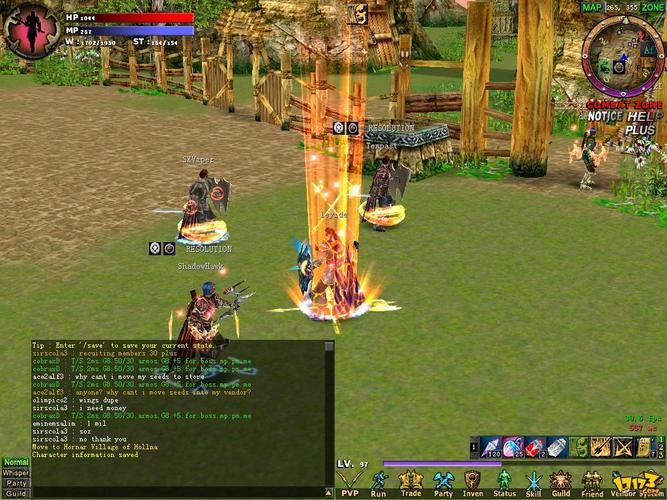Open the Skill window

coord(533,482)
